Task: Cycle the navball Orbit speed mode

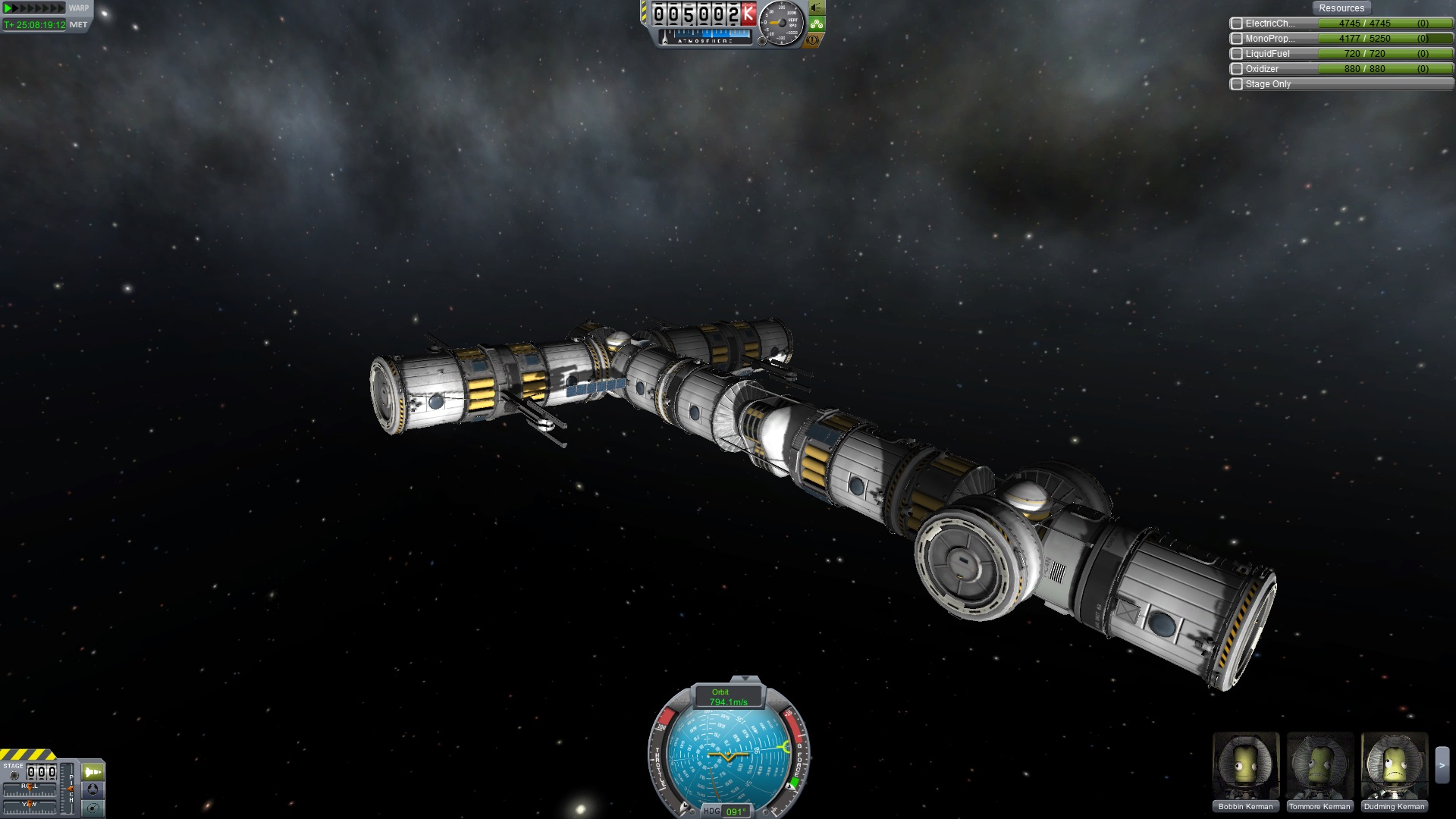Action: [x=727, y=697]
